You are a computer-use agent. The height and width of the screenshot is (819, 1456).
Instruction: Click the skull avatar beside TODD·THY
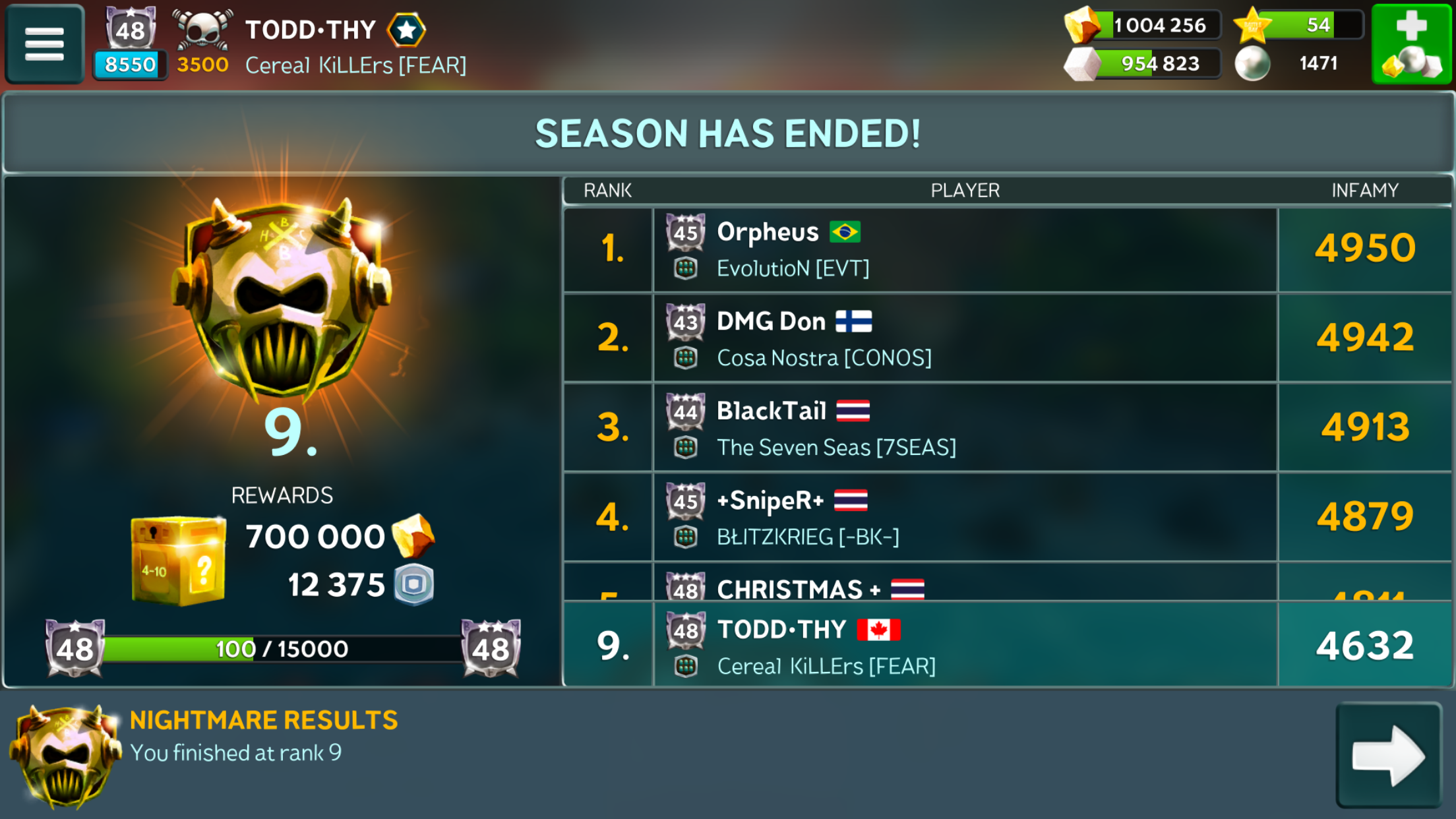202,30
